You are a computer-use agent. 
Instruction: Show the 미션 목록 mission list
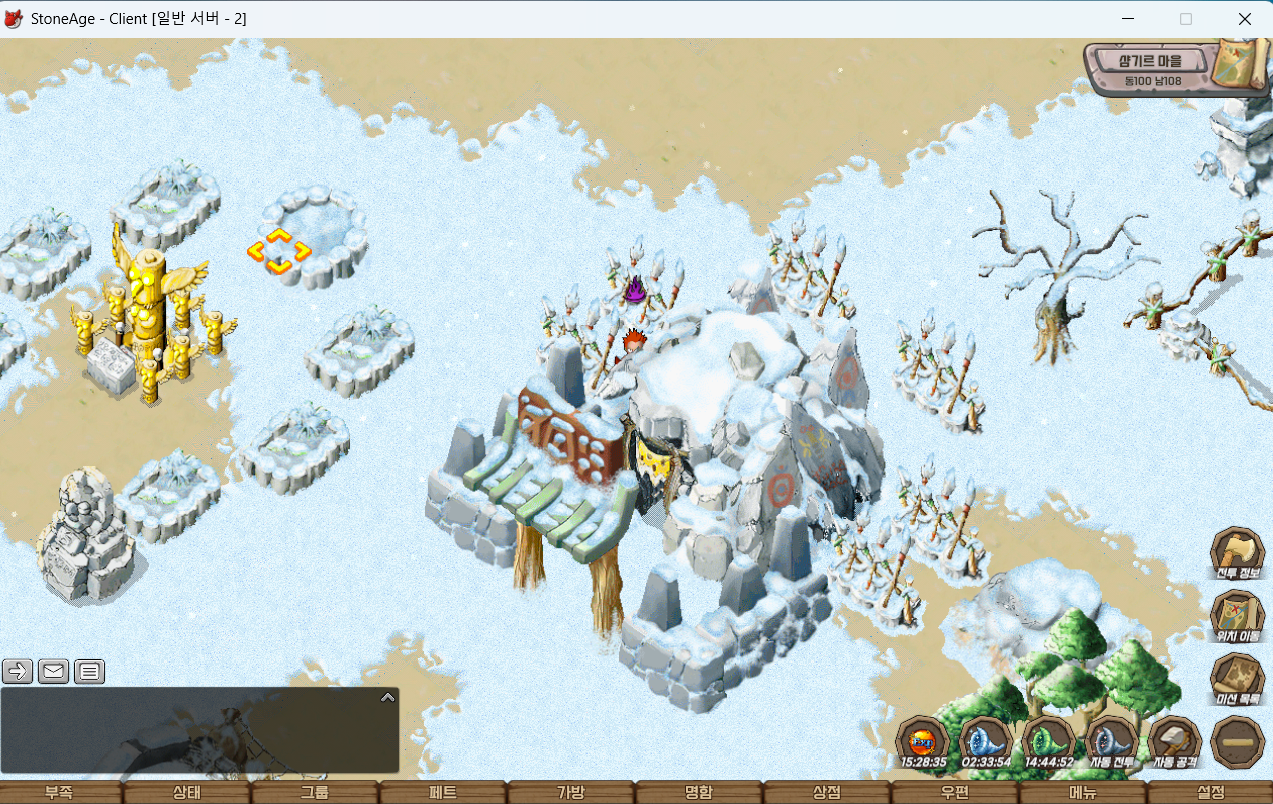point(1237,678)
